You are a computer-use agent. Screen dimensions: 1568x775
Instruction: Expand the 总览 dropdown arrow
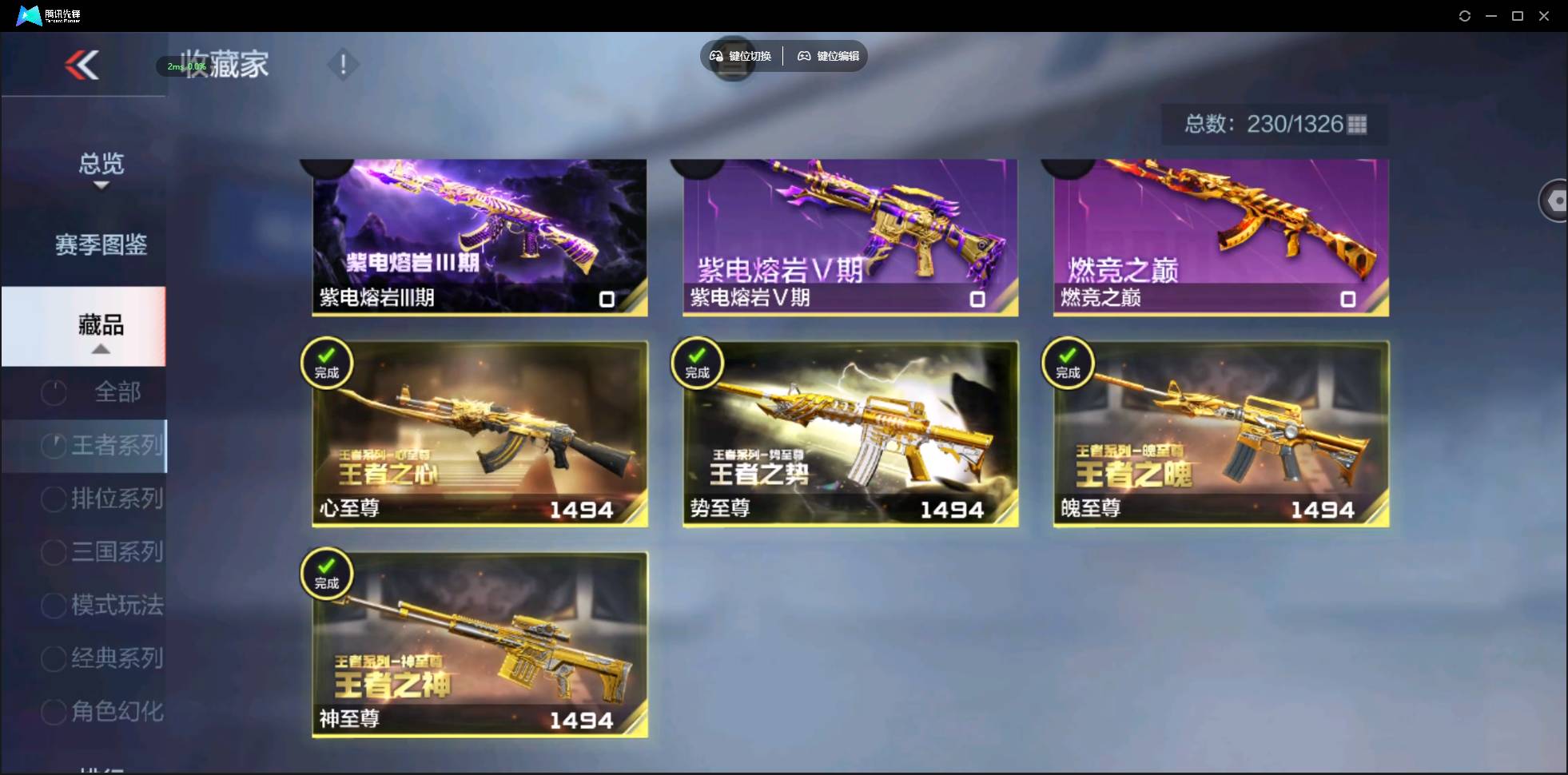click(100, 184)
